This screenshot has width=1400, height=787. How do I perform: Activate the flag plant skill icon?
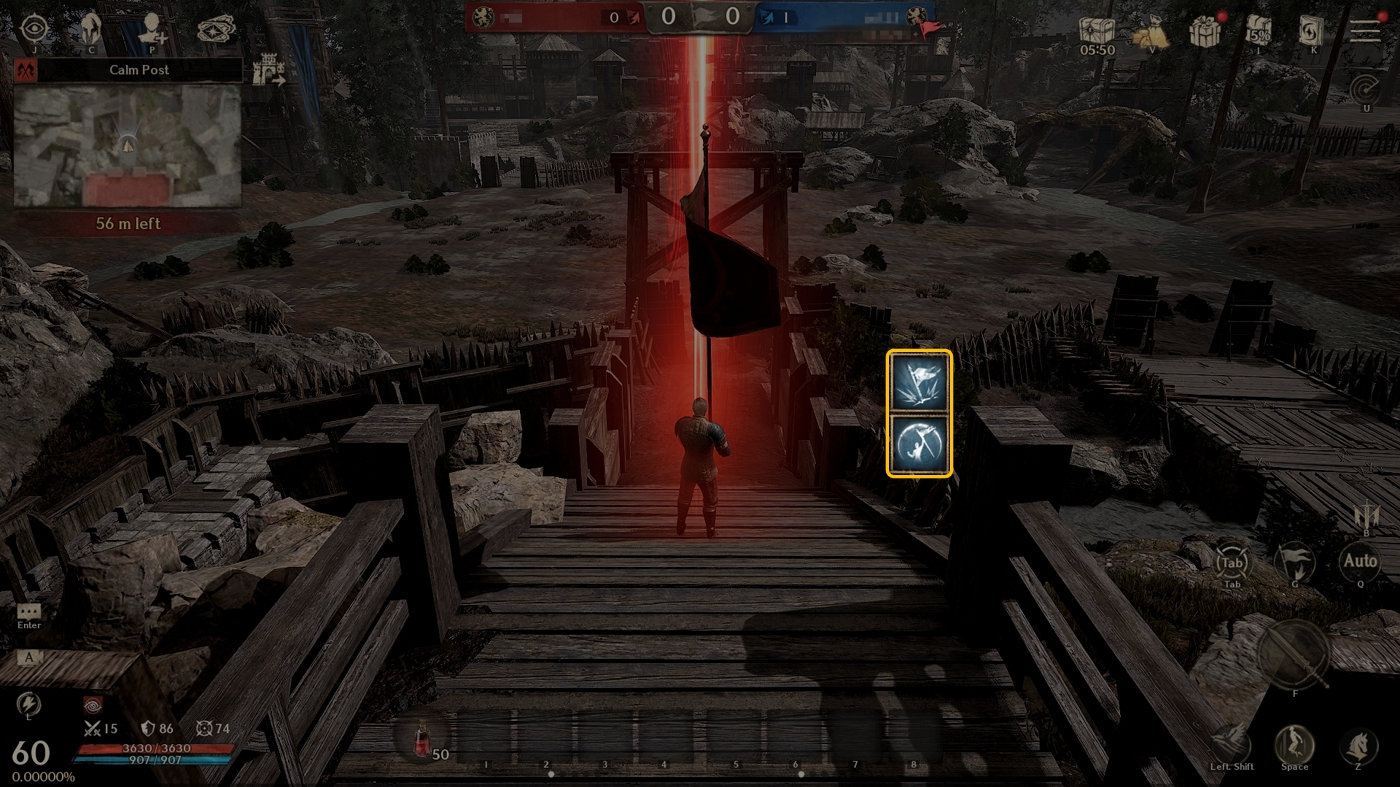[x=919, y=382]
